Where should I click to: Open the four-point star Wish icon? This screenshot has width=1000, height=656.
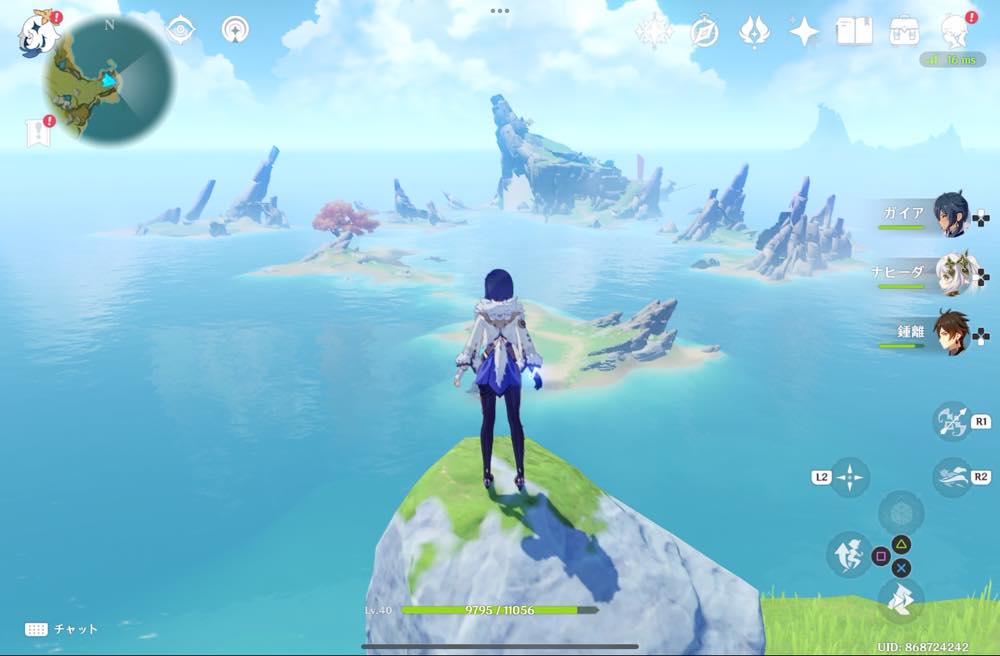click(x=803, y=32)
